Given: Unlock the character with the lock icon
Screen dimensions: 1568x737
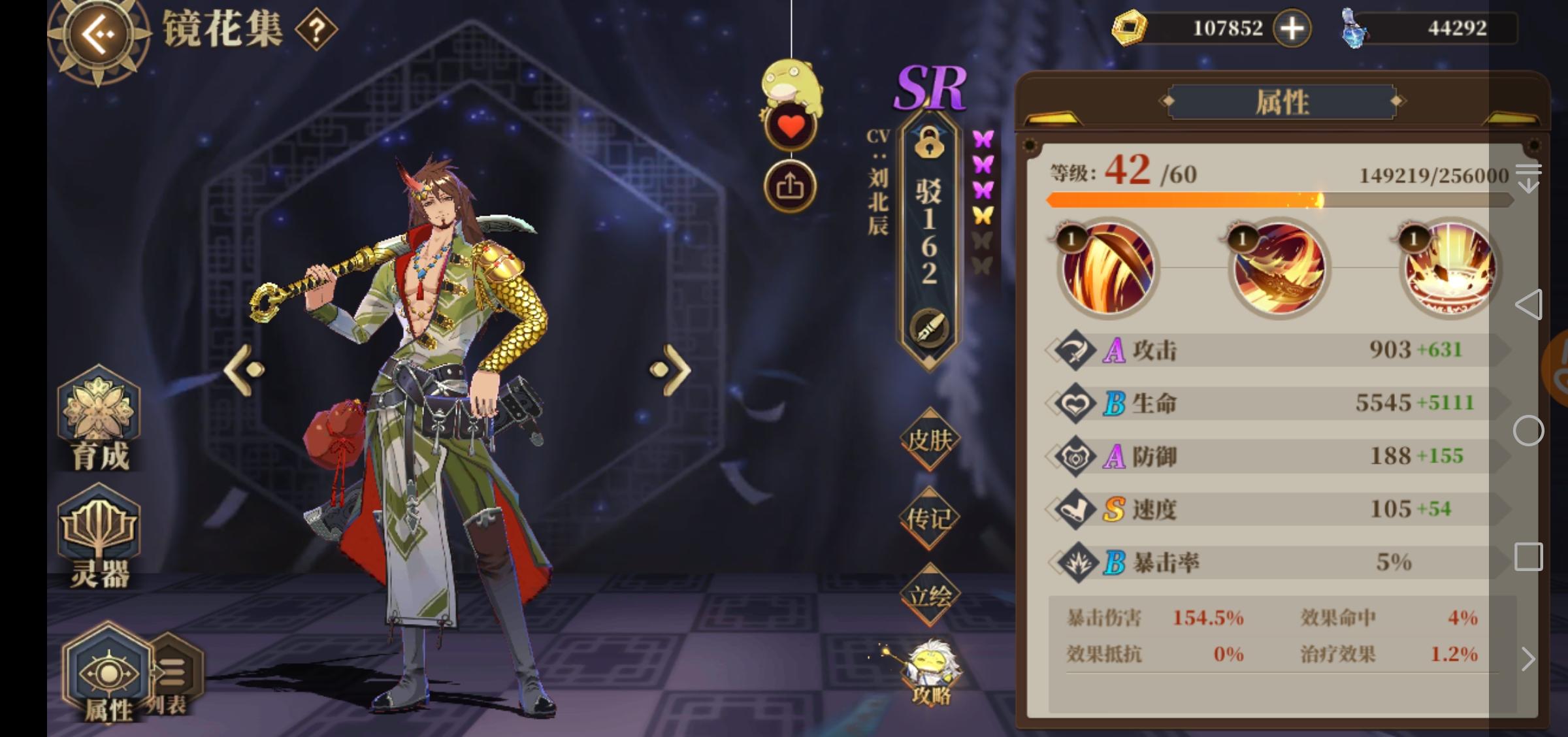Looking at the screenshot, I should [x=930, y=145].
